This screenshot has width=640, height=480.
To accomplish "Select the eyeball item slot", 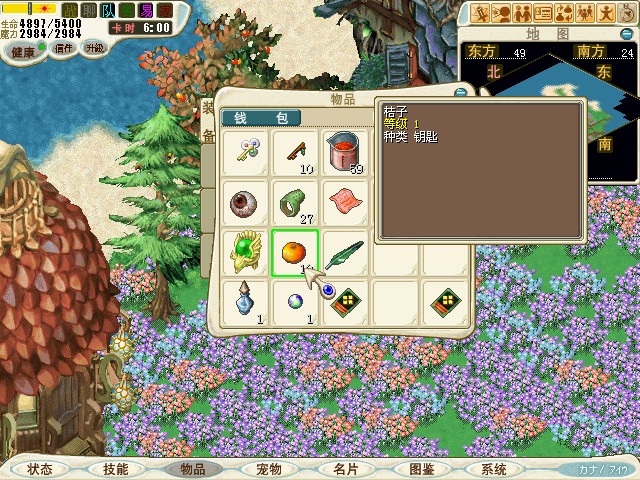I will pyautogui.click(x=245, y=201).
